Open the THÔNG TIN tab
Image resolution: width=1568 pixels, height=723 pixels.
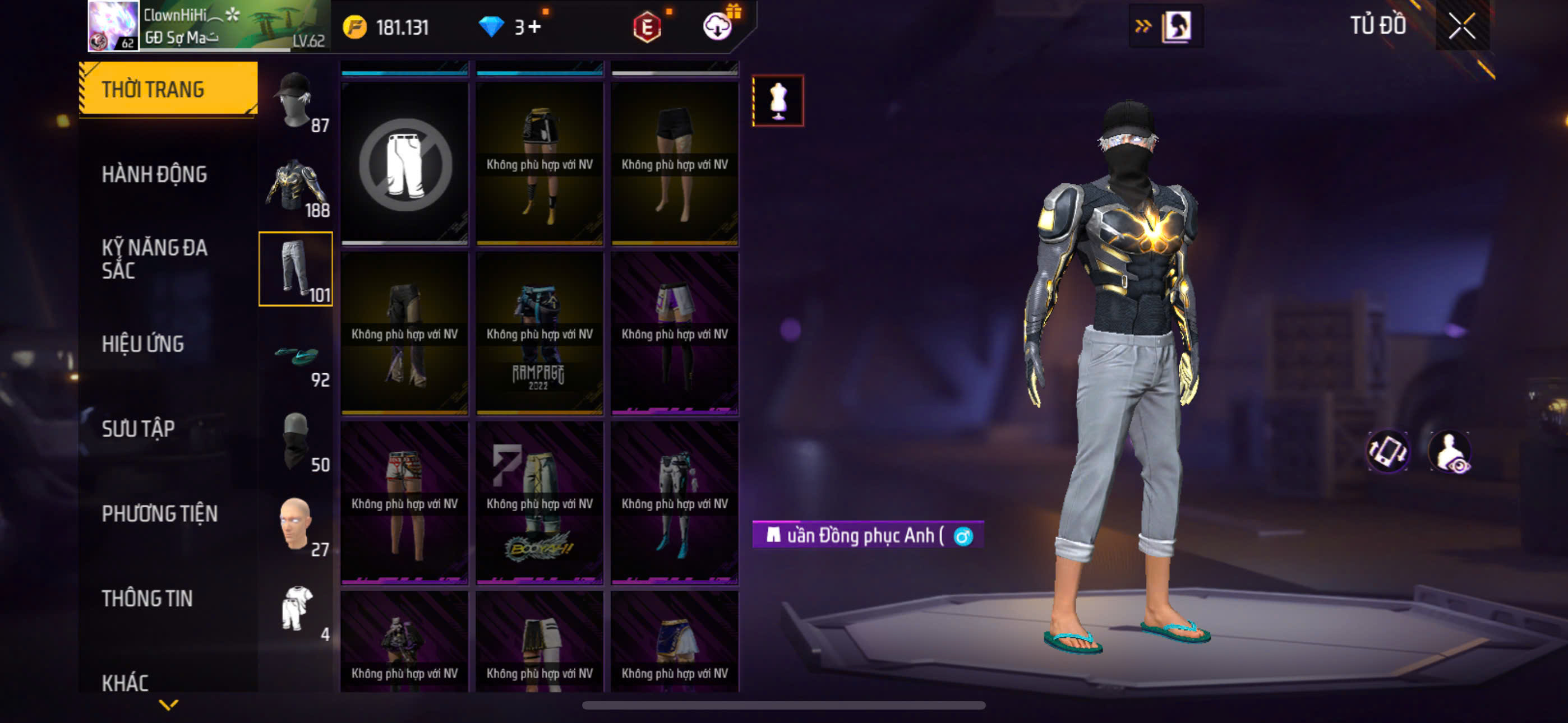[147, 598]
